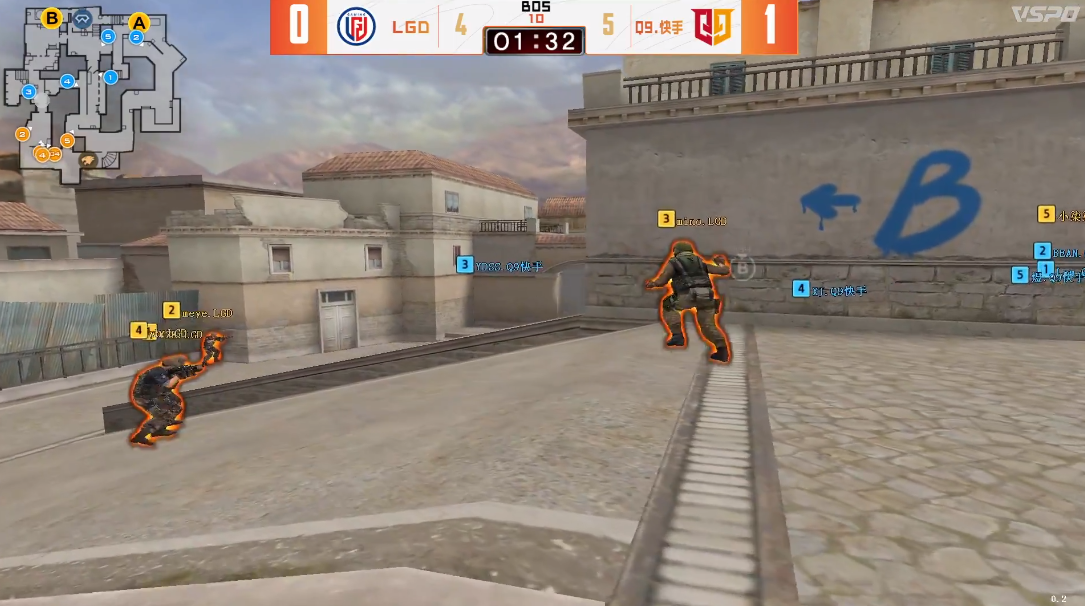Click the bomb site A marker on minimap
The image size is (1085, 606).
[138, 21]
